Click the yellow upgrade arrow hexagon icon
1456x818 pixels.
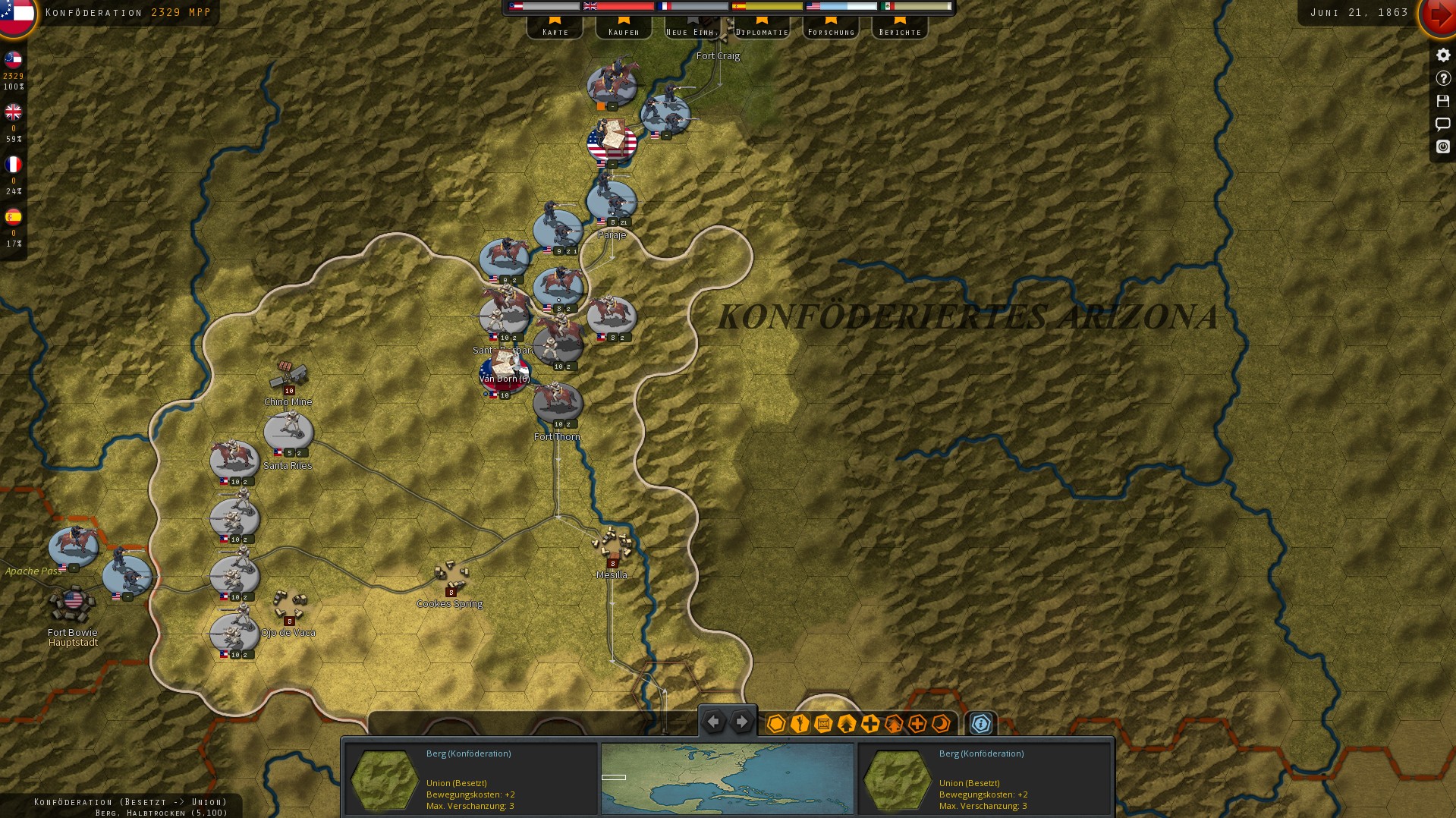click(845, 723)
